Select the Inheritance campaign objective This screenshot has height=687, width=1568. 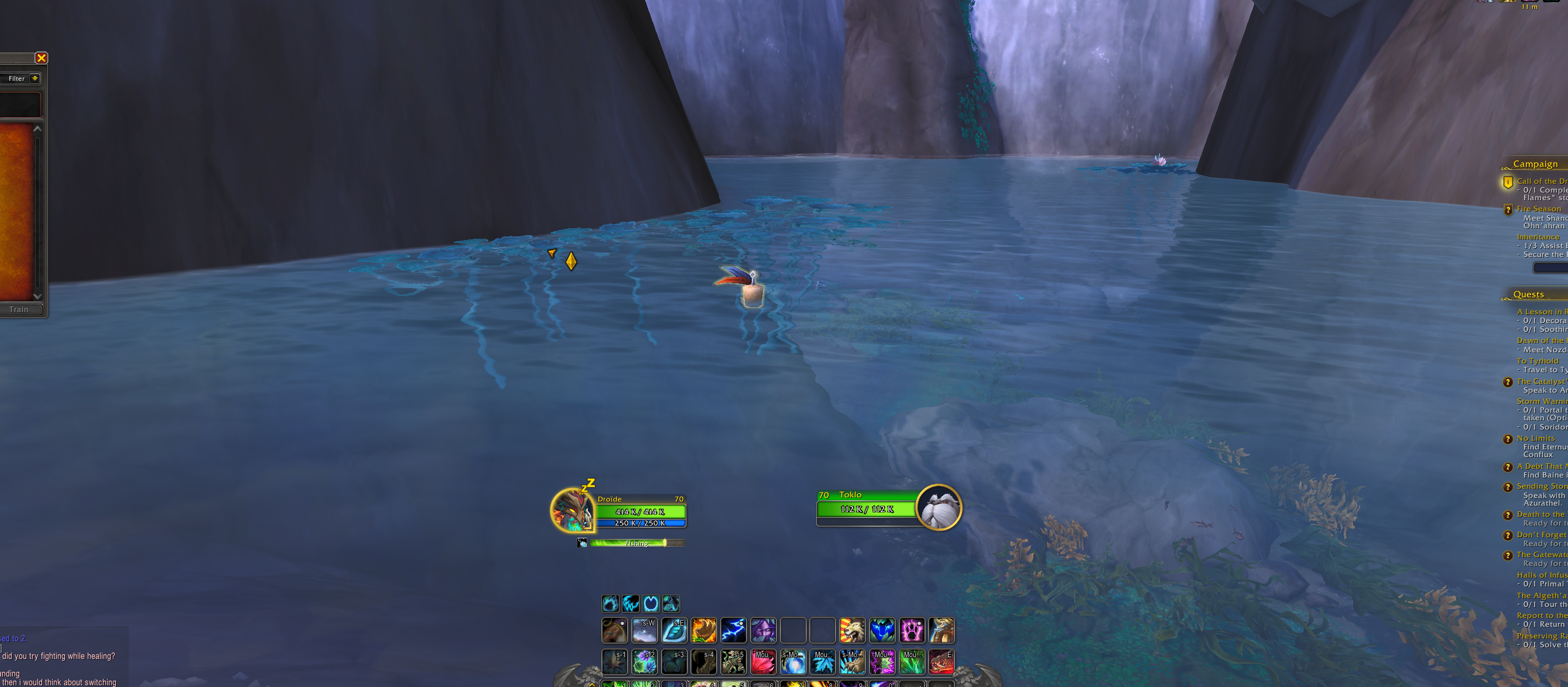coord(1538,237)
